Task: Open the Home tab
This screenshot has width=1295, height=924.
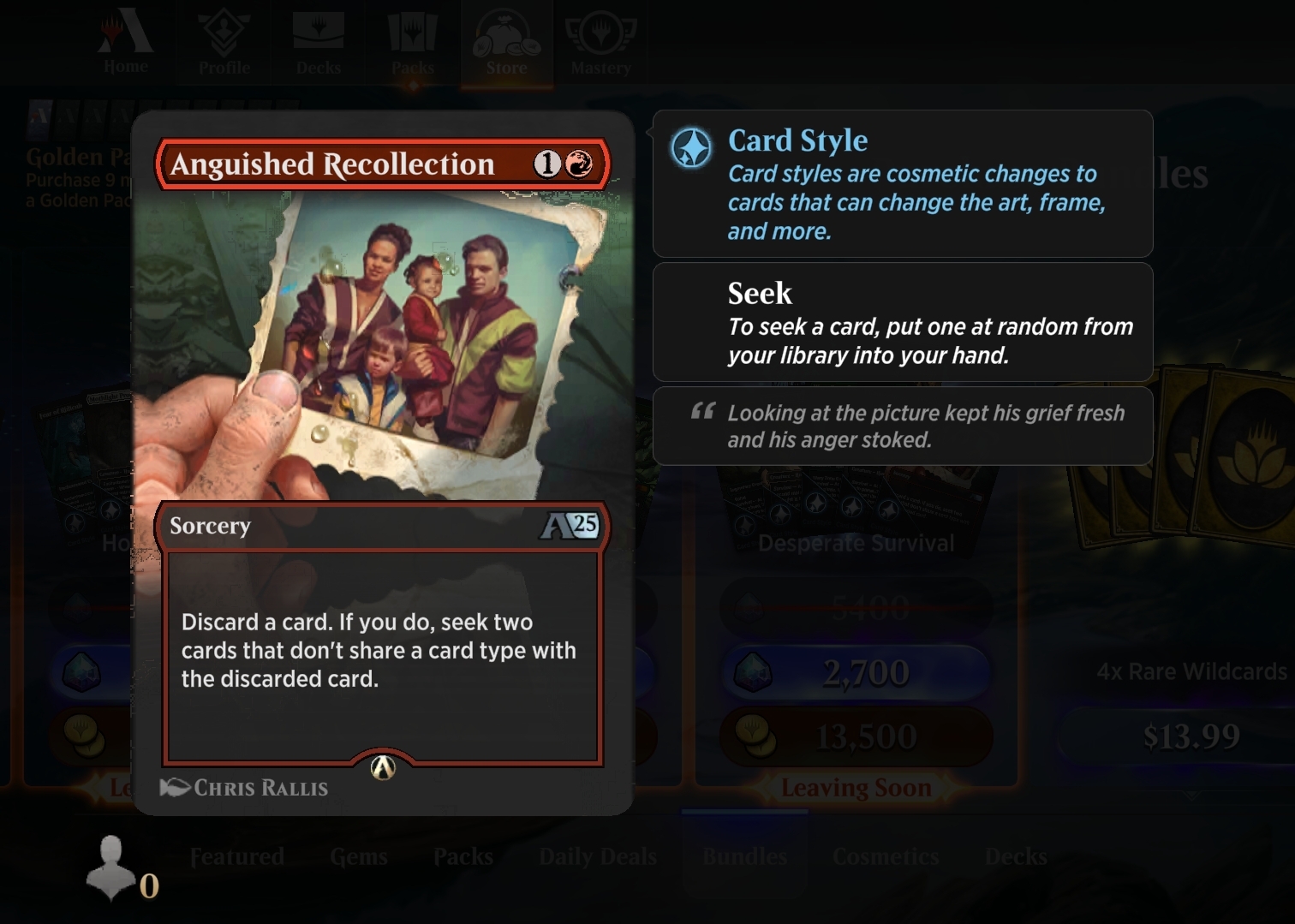Action: coord(126,44)
